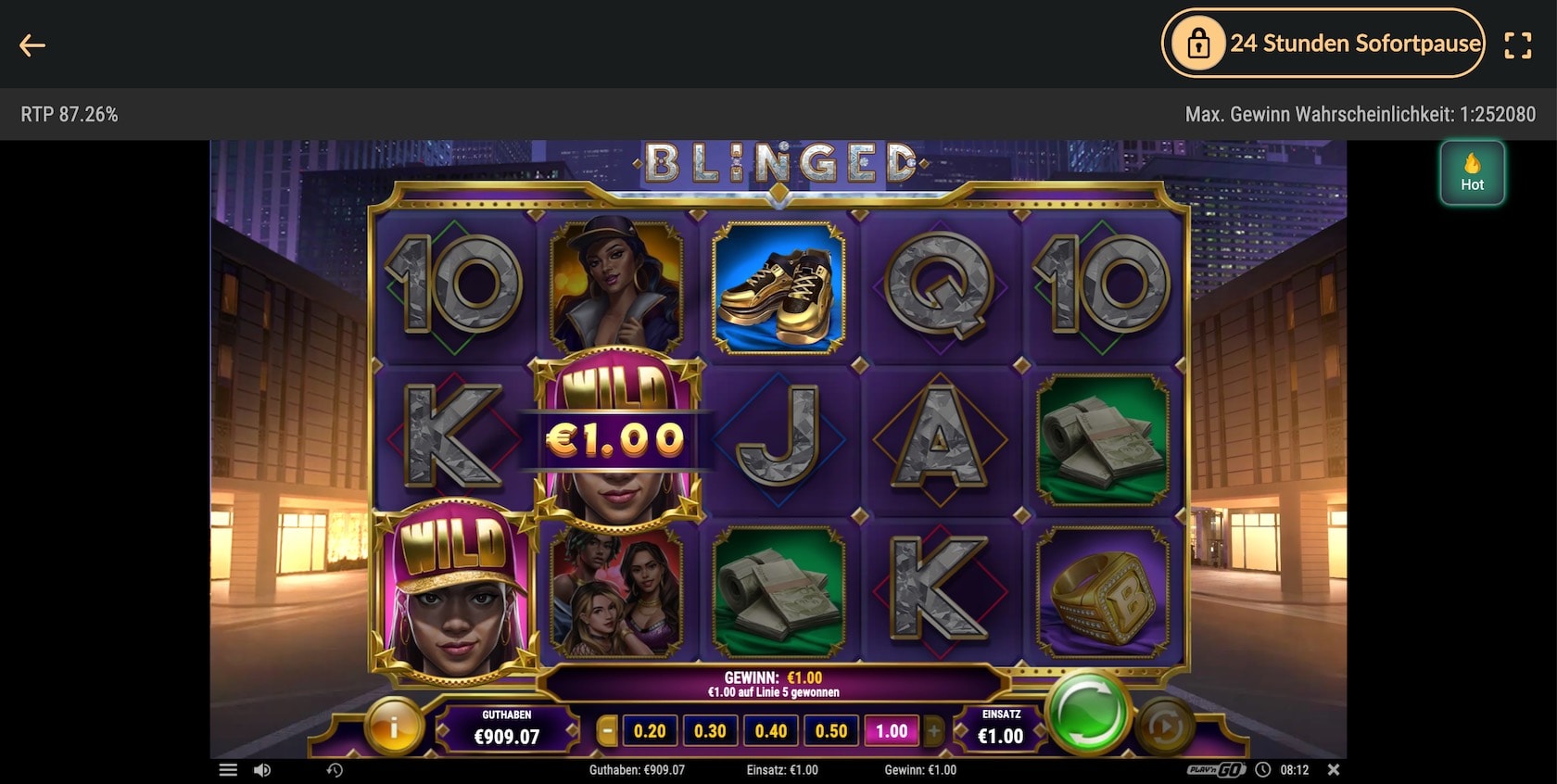Mute the game sound via the speaker icon

coord(264,769)
